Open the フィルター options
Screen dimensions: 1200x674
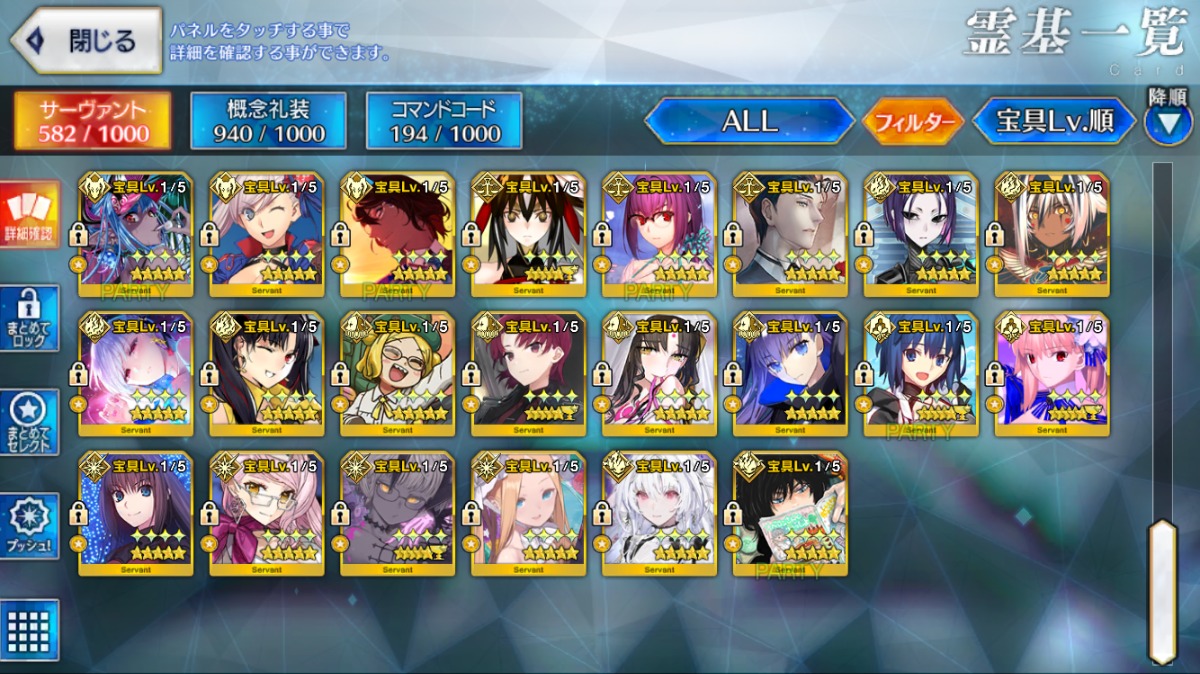click(x=911, y=123)
